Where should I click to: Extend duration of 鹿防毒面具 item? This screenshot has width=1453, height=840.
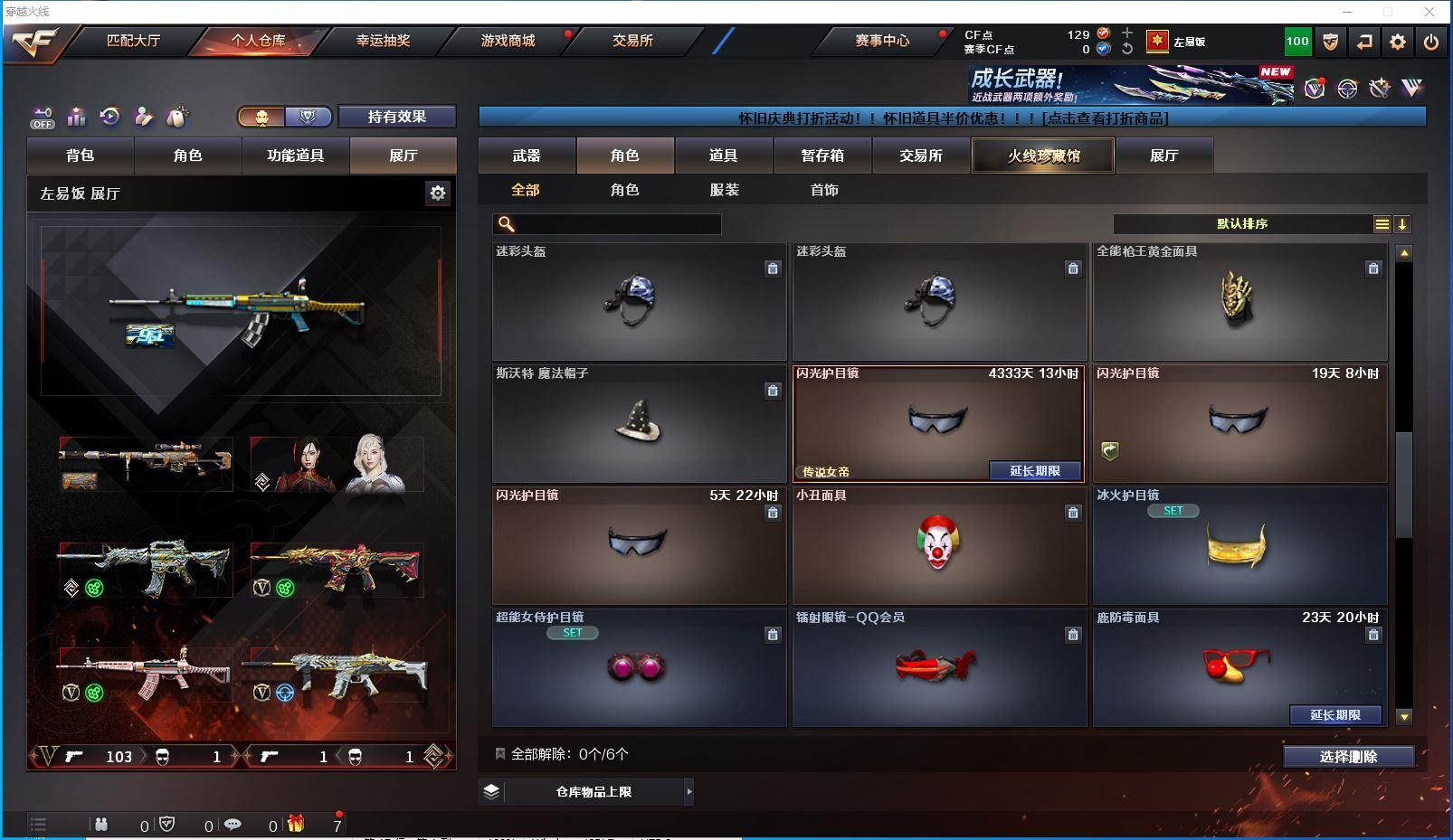1335,715
